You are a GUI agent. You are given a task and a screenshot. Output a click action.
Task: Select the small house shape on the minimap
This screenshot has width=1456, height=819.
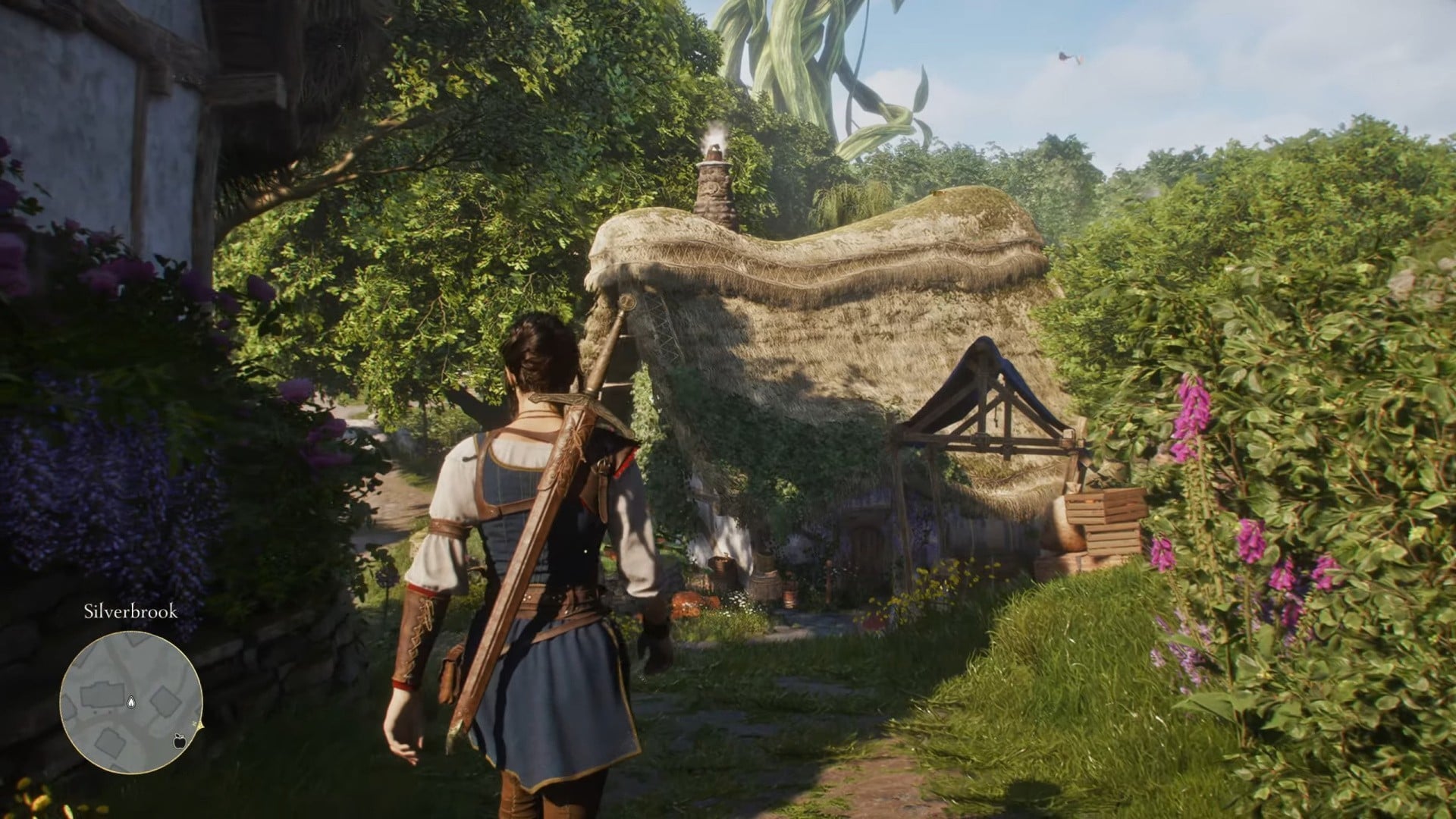(x=111, y=743)
